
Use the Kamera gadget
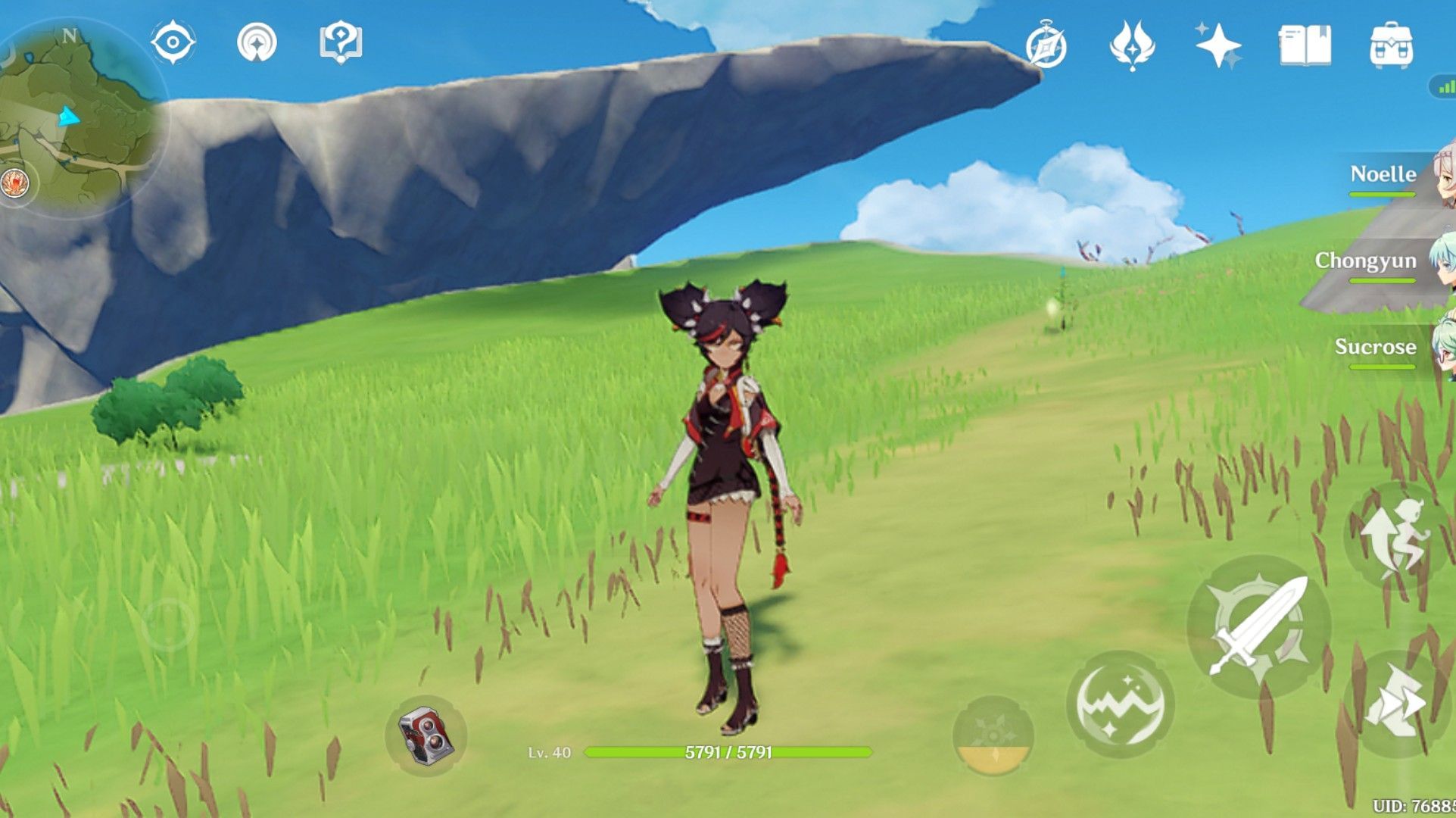coord(426,735)
